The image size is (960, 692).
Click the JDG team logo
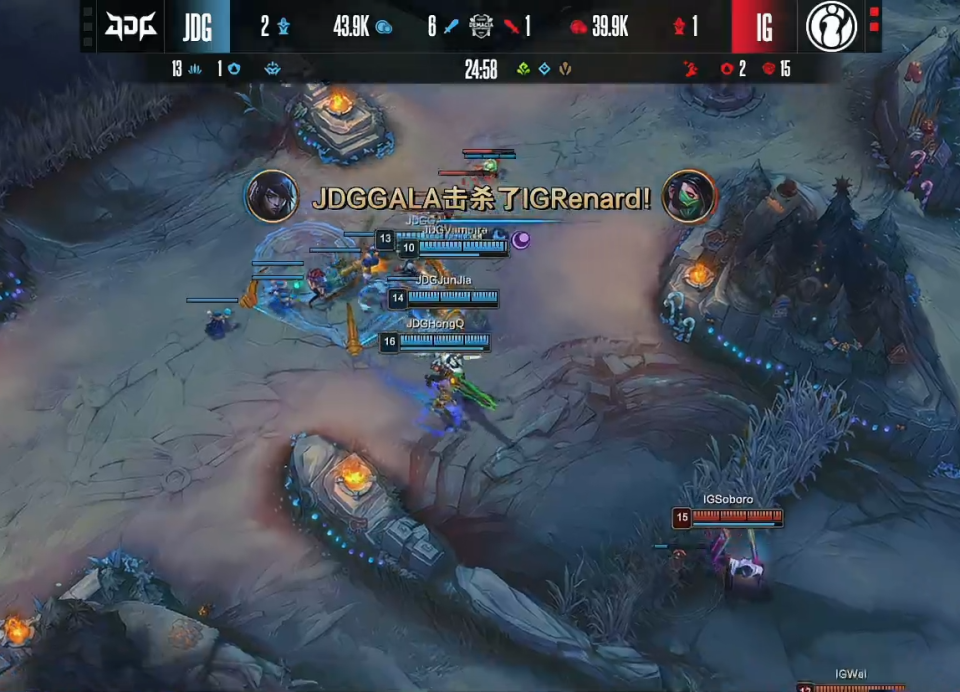[x=131, y=27]
